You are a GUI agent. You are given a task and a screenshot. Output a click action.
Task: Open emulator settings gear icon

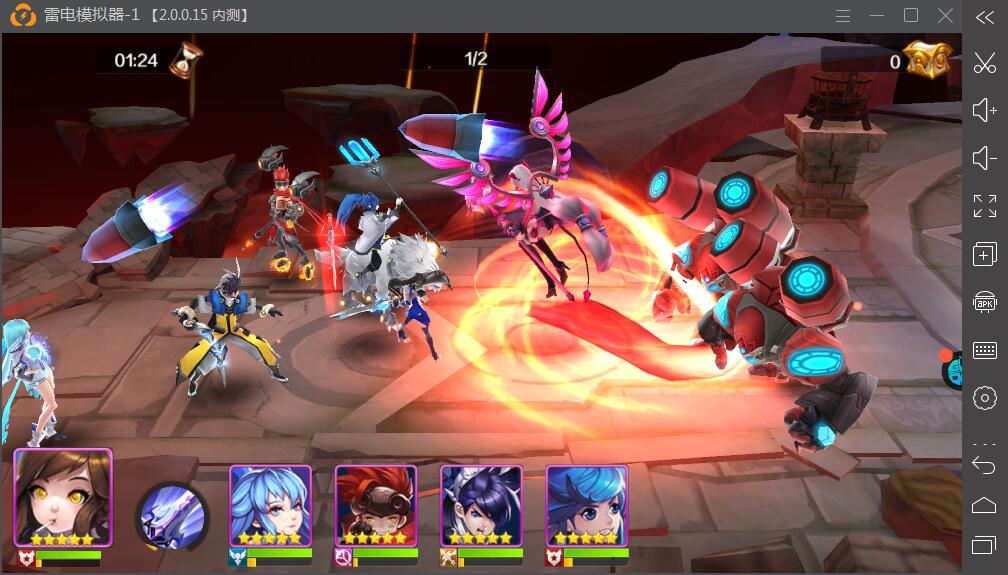click(x=985, y=397)
